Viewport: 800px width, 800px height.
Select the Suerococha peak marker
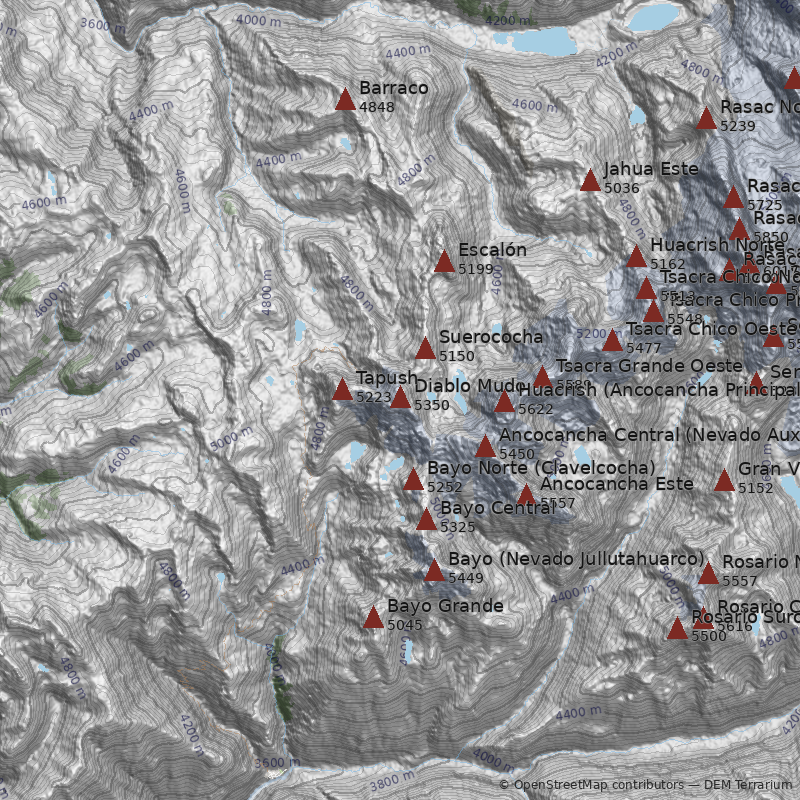tap(425, 349)
